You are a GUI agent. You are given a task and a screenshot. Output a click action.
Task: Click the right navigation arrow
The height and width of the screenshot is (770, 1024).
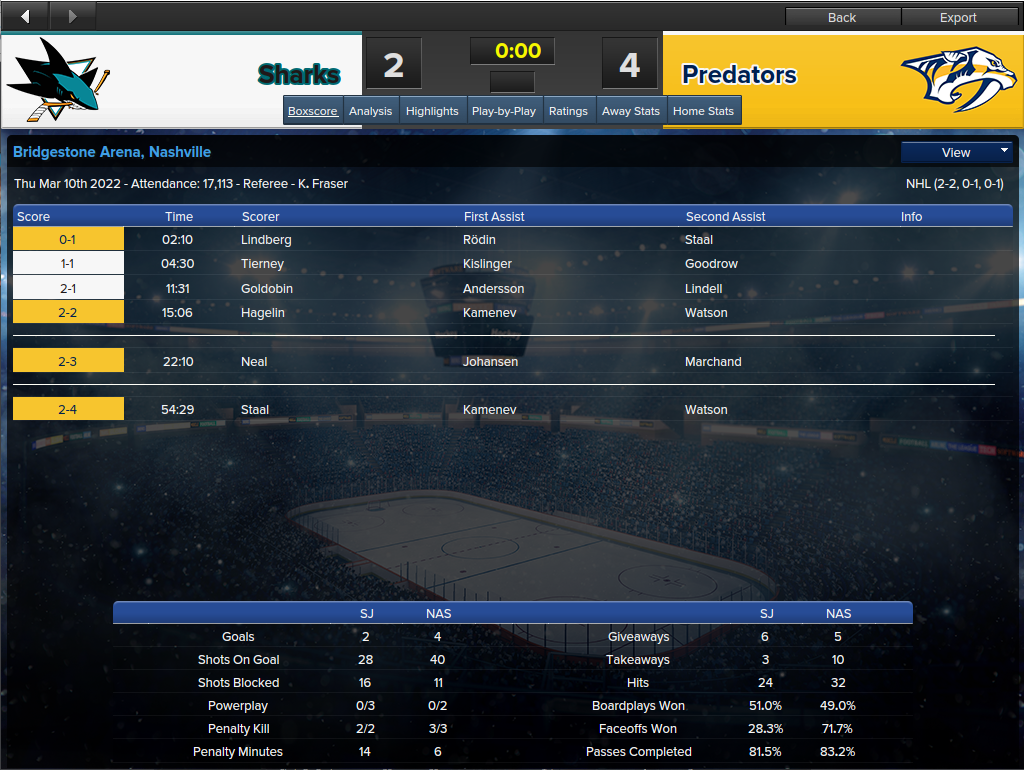[x=72, y=16]
